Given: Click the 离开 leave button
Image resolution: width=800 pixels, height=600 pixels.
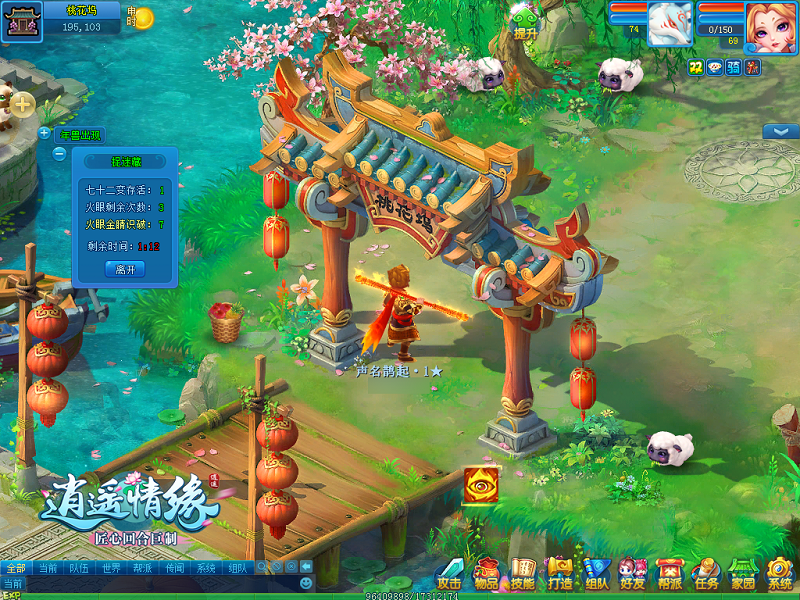Looking at the screenshot, I should click(125, 269).
